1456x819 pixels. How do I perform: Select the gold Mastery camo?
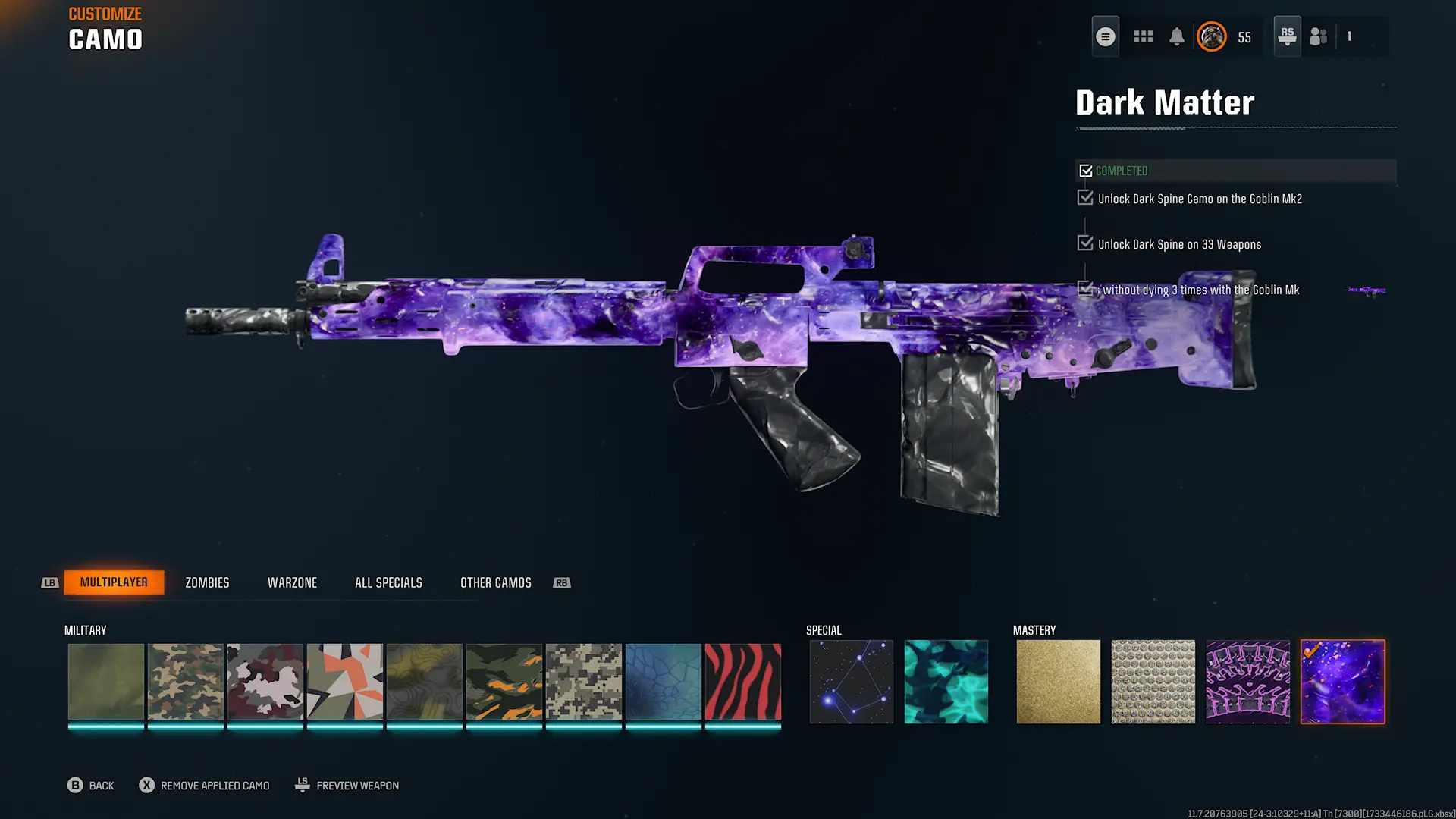[1058, 681]
